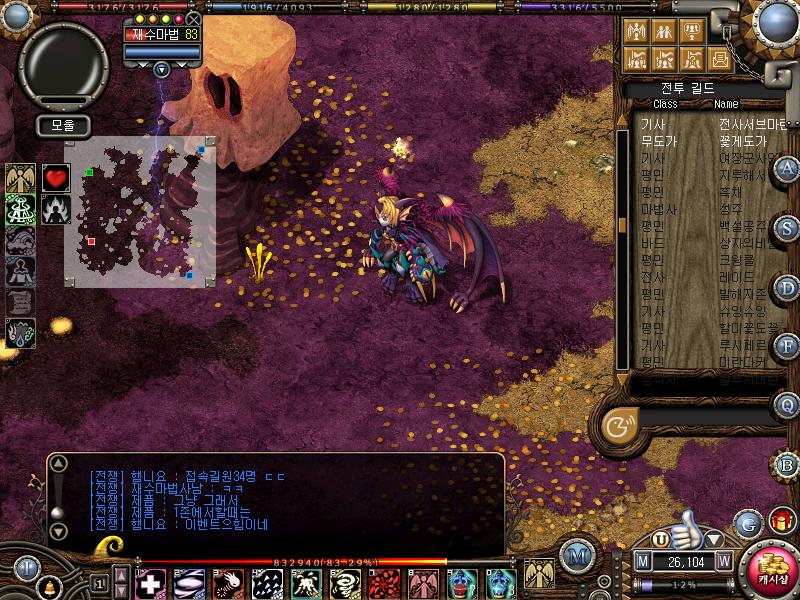
Task: Click the round F shortcut button
Action: point(788,346)
